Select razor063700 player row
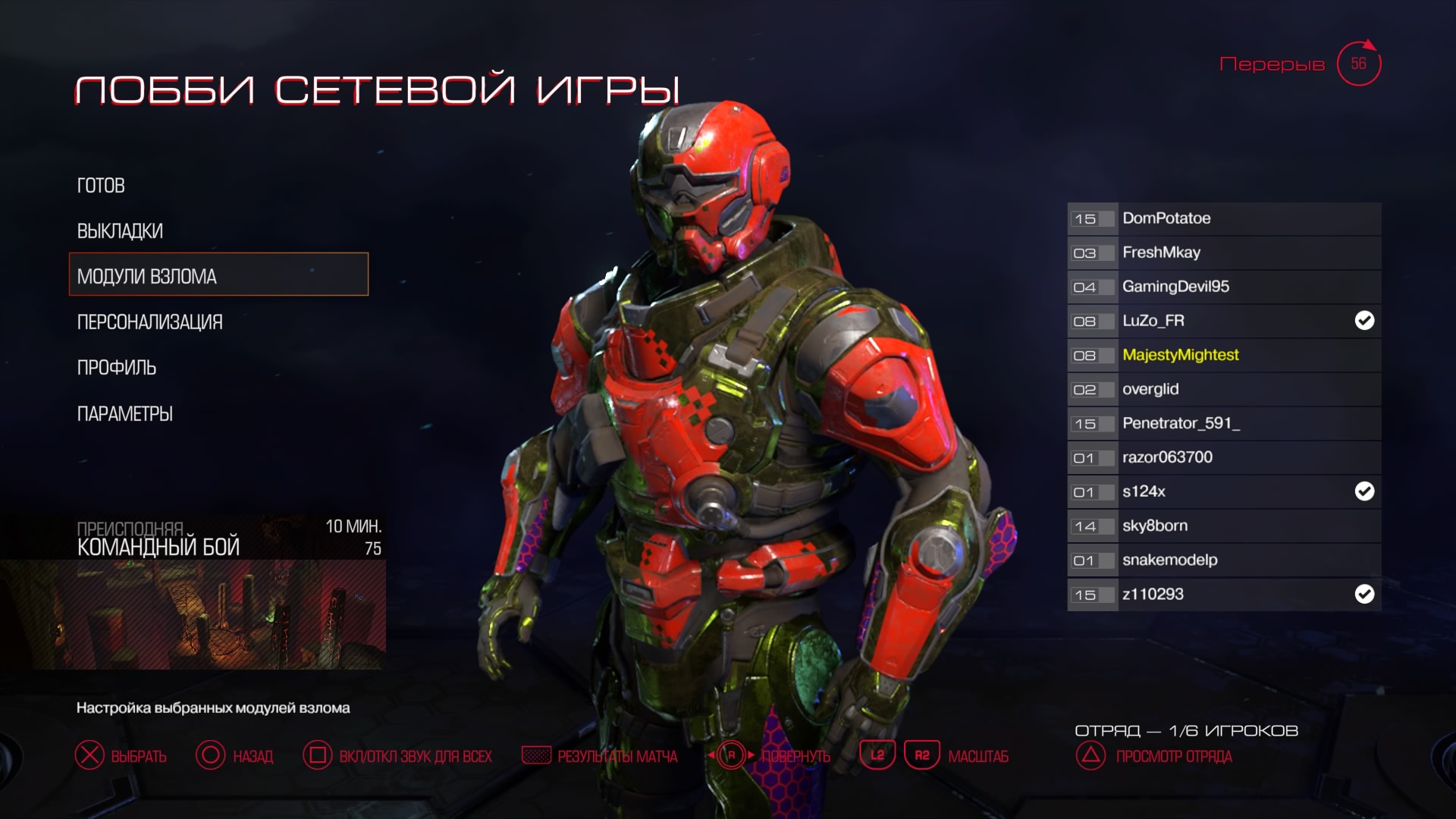 (x=1223, y=457)
